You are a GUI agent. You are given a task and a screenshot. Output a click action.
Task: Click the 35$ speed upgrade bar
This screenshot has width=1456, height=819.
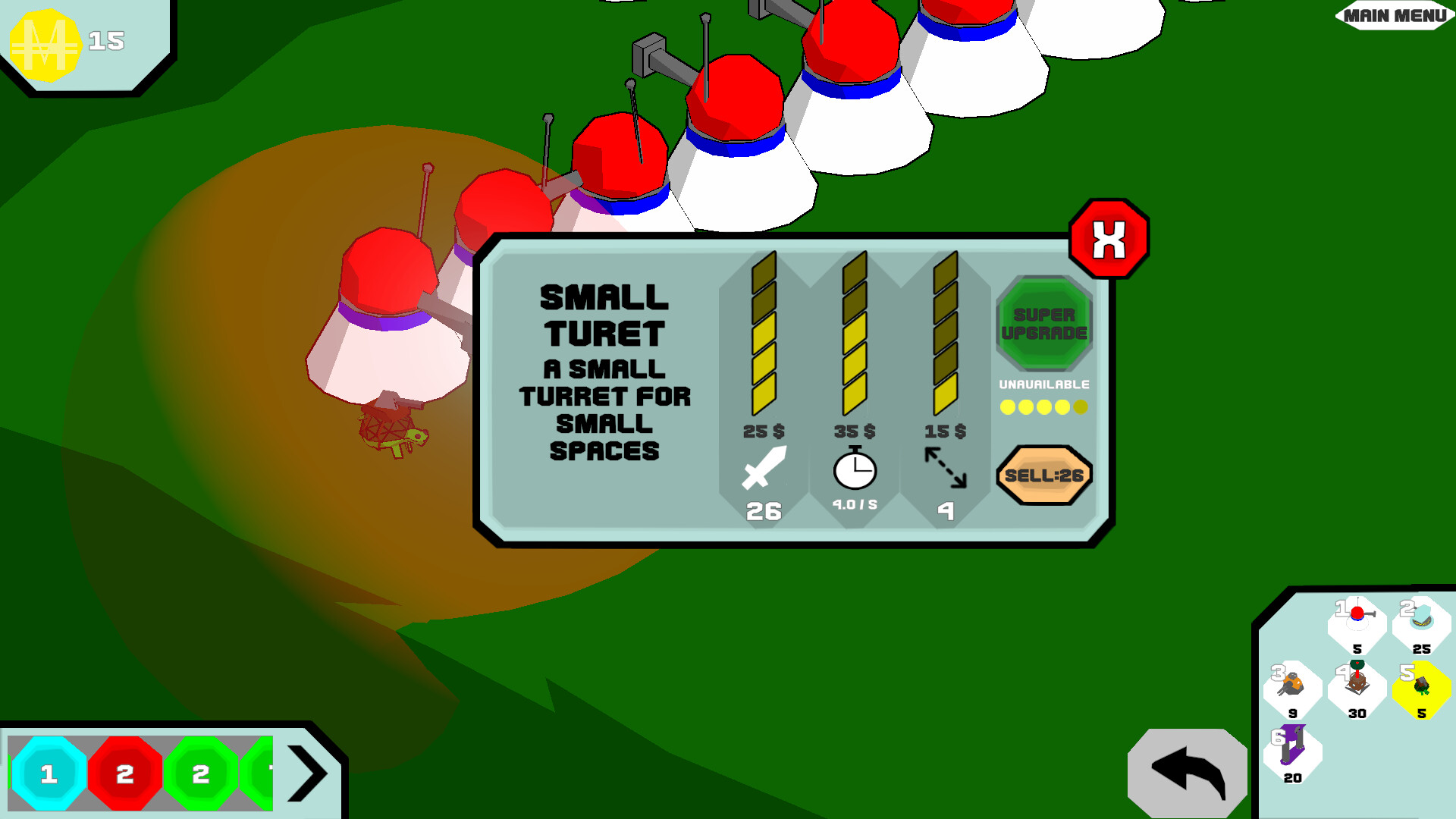pyautogui.click(x=854, y=334)
